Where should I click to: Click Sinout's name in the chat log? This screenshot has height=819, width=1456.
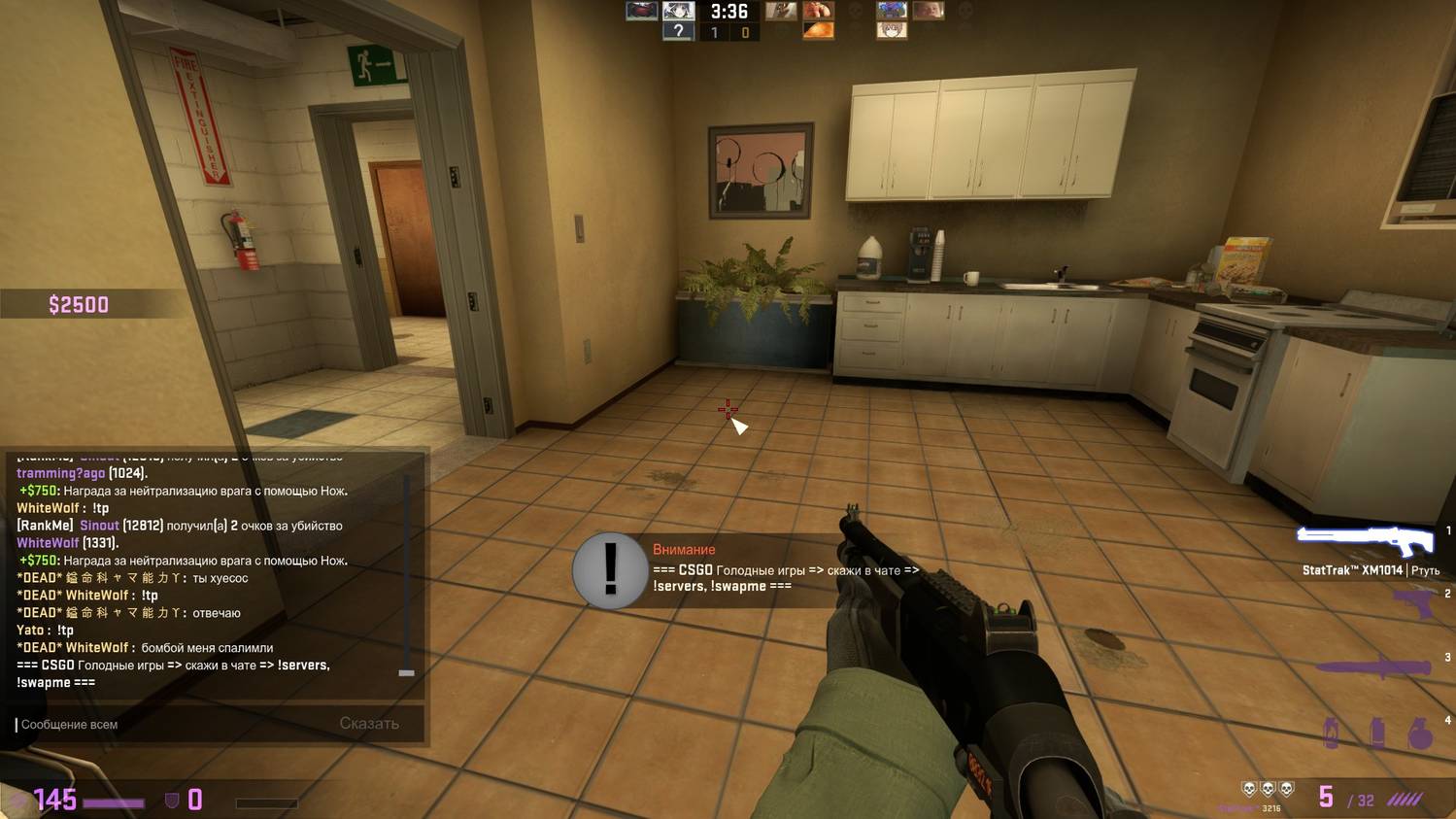[x=99, y=526]
